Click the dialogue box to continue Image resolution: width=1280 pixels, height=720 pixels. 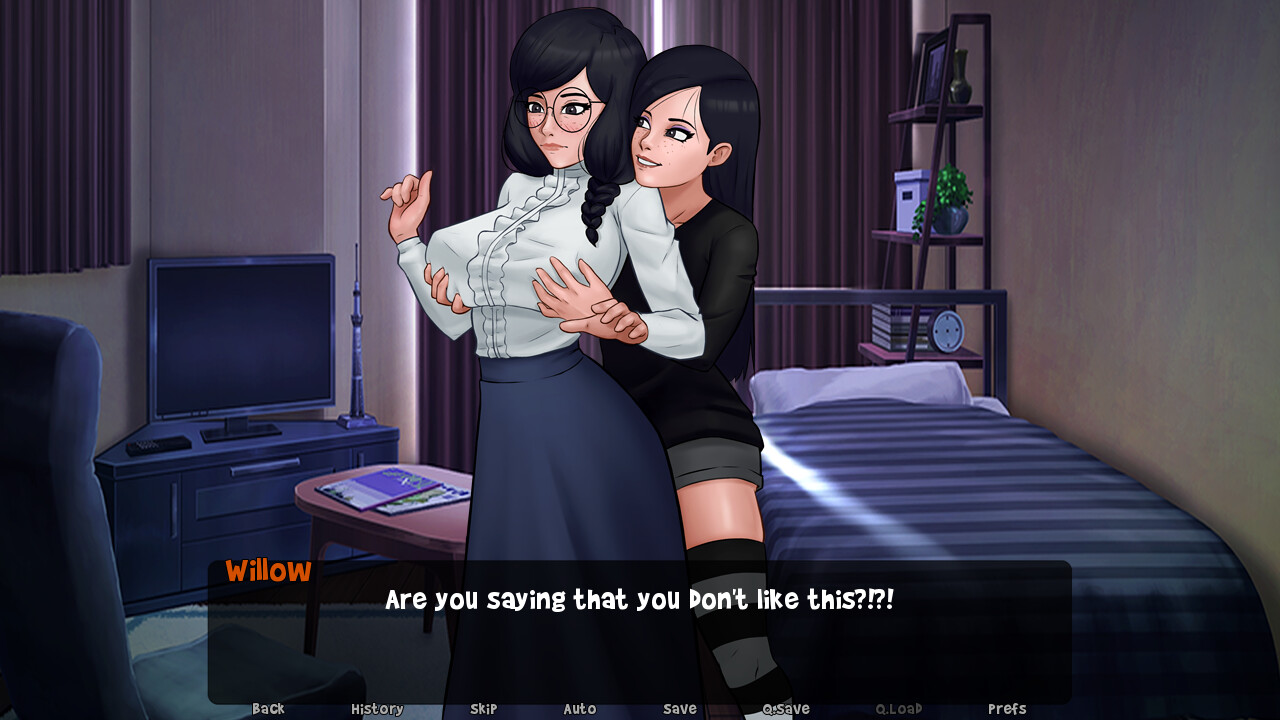pyautogui.click(x=640, y=640)
